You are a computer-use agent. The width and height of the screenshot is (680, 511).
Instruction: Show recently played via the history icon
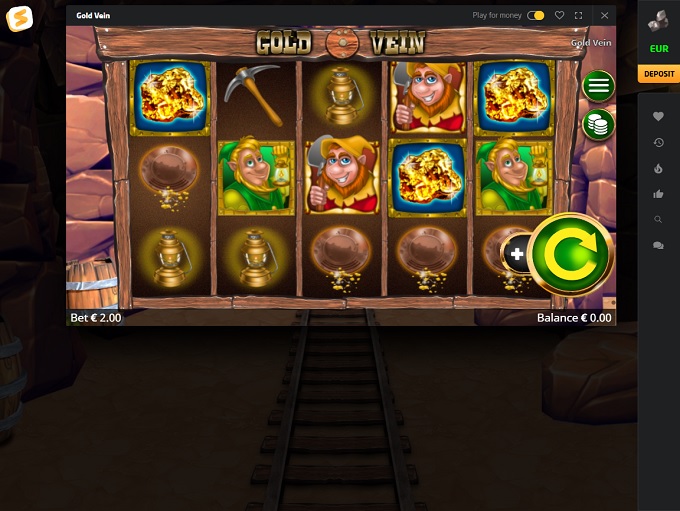click(x=658, y=143)
